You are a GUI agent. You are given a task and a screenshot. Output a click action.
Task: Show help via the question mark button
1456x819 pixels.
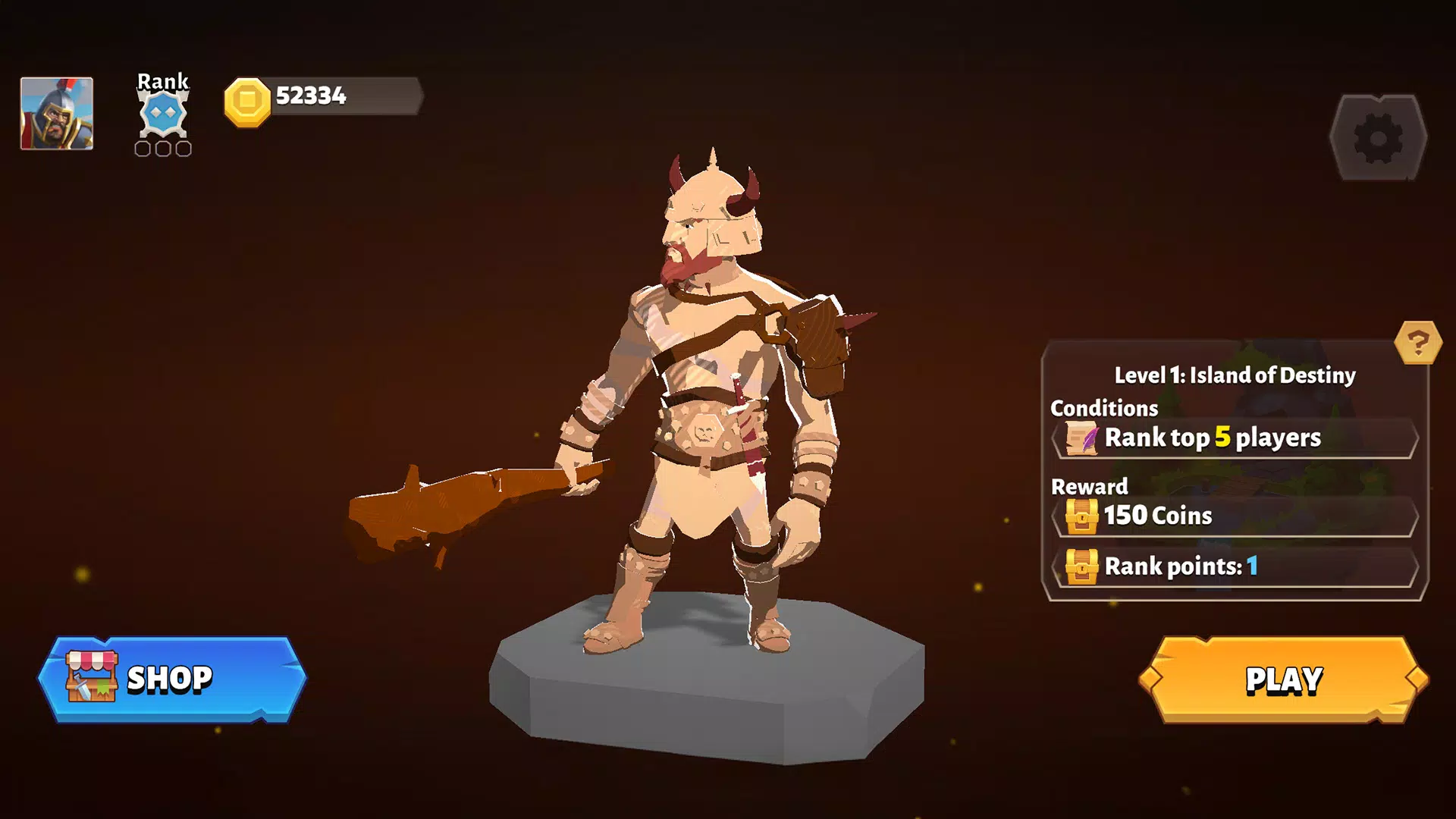1417,343
